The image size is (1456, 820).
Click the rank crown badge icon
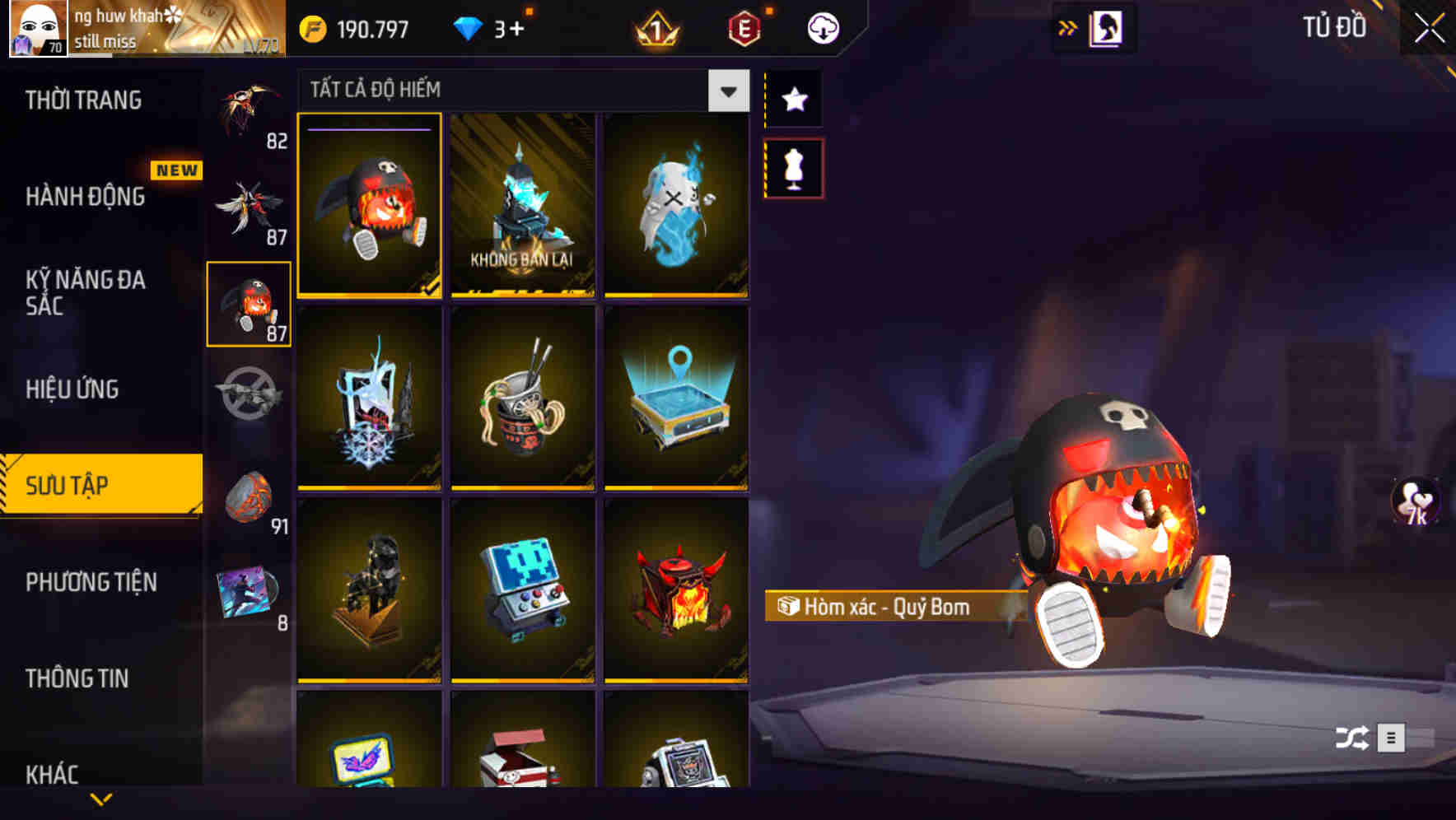(655, 29)
